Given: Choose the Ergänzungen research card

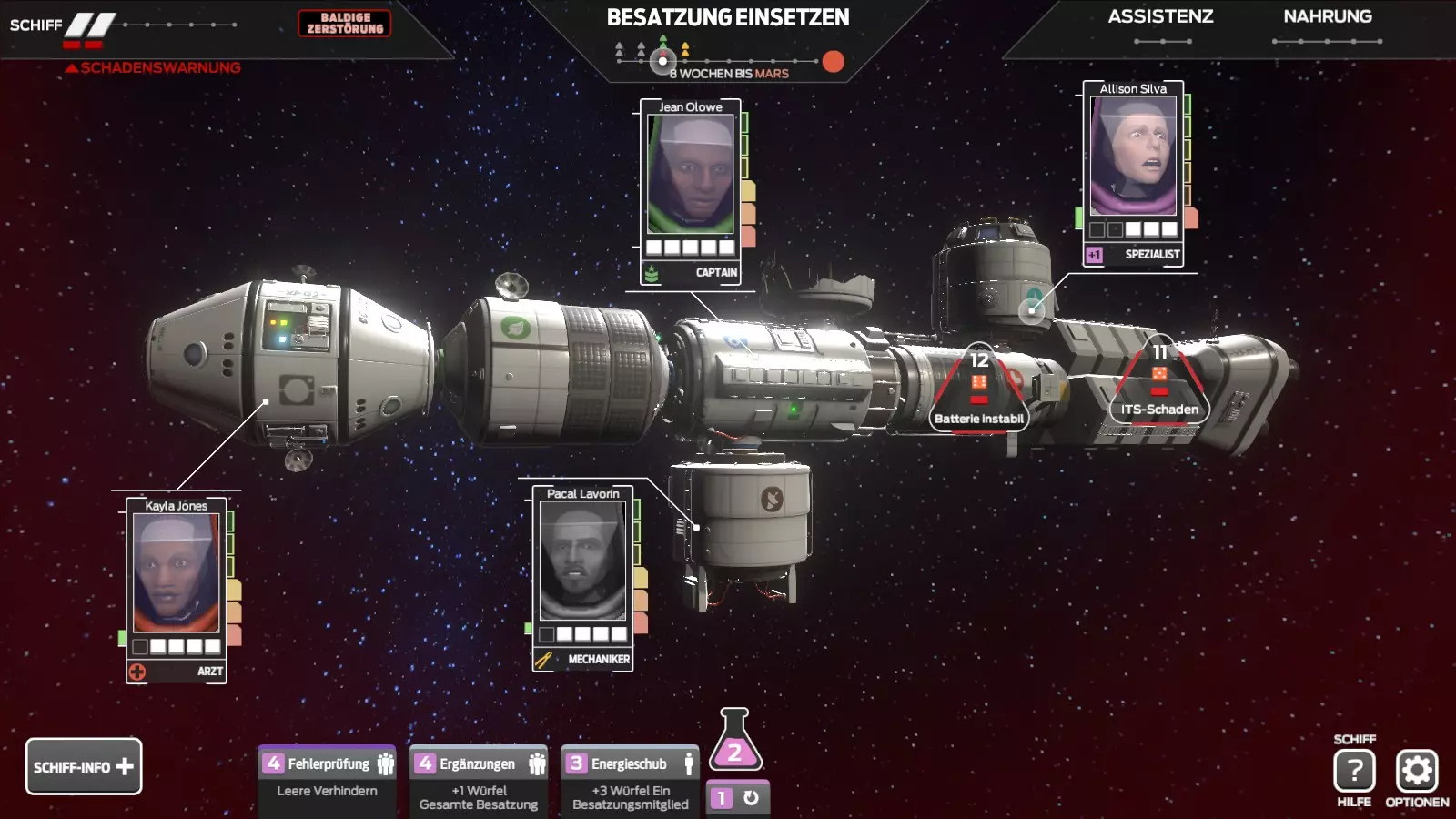Looking at the screenshot, I should tap(479, 778).
